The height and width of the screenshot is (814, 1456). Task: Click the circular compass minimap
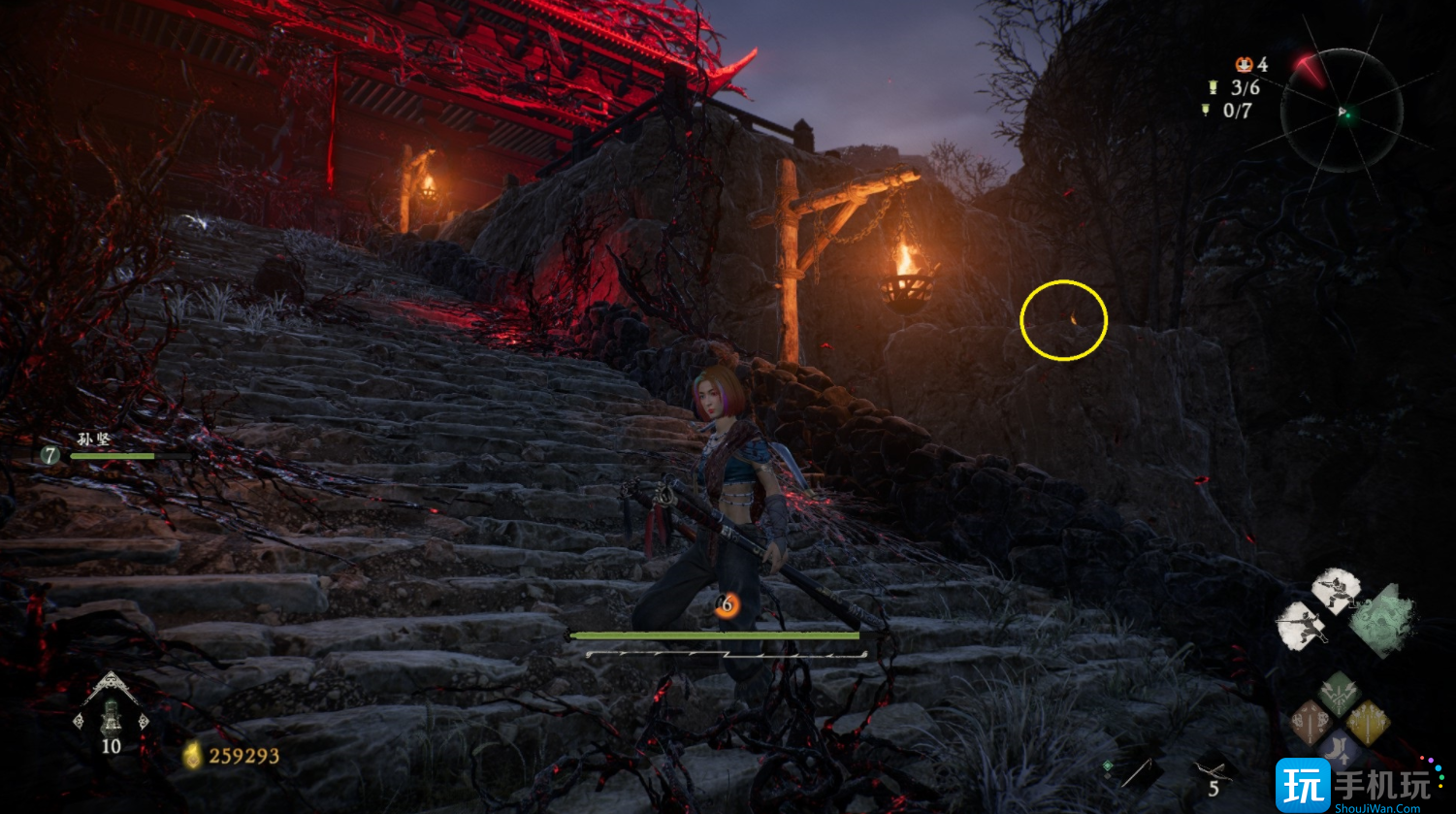point(1342,114)
